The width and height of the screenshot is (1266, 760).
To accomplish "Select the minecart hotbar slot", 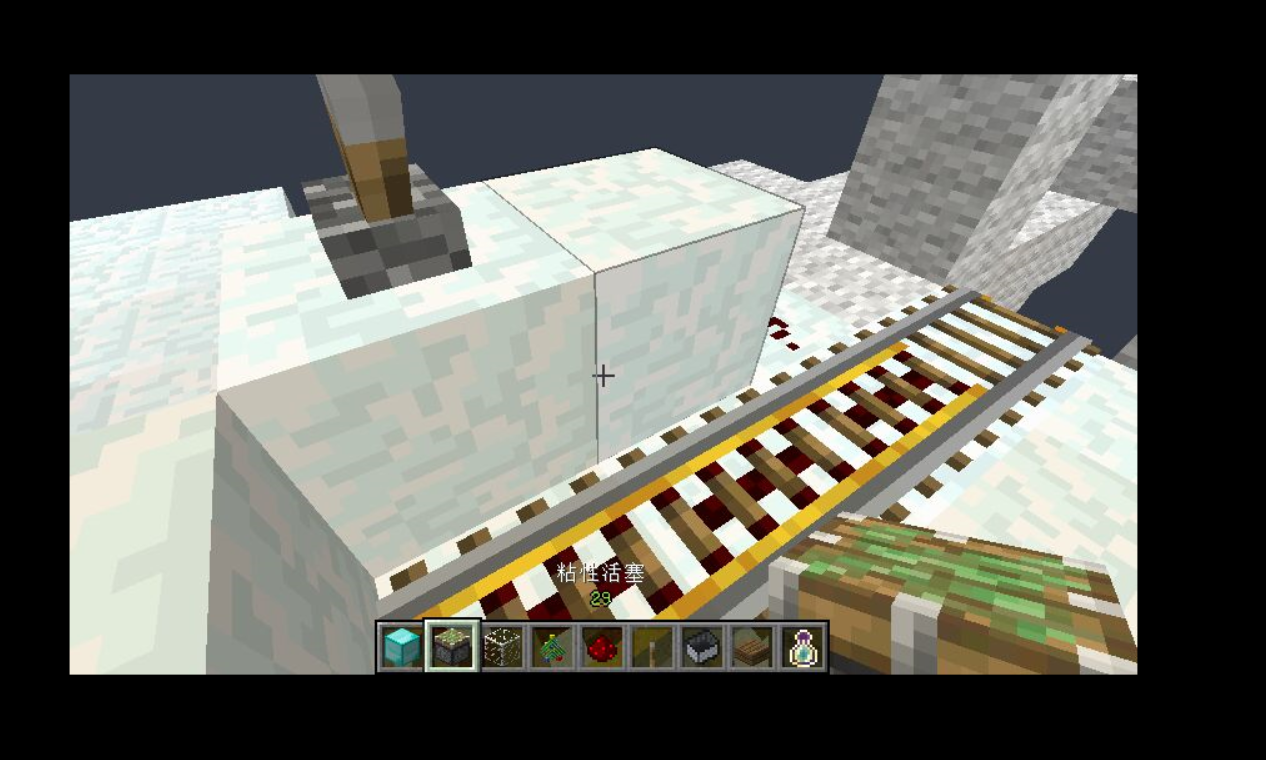I will pos(702,647).
